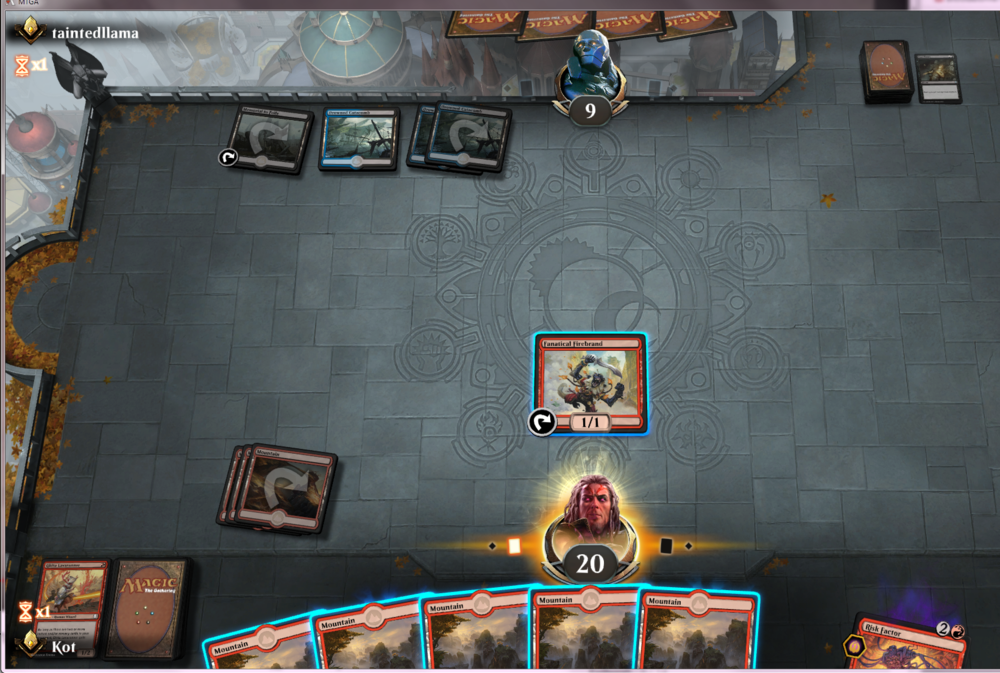Click the black phase marker beside your avatar
The image size is (1000, 673).
666,546
